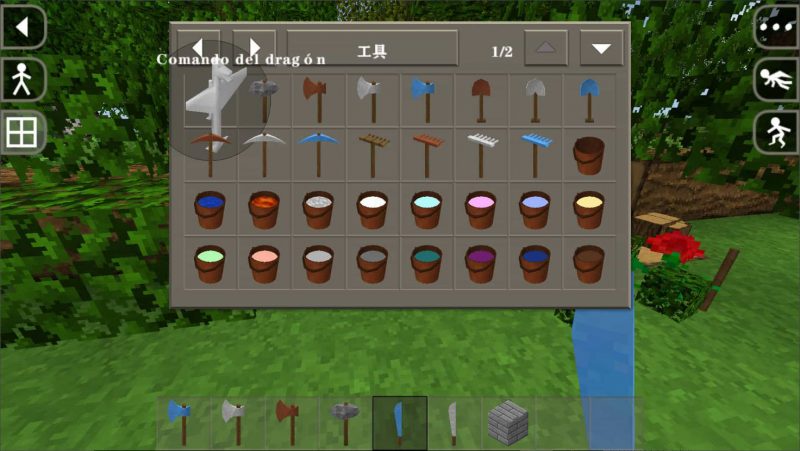Screen dimensions: 800x451
Task: Go to previous category with left arrow
Action: (x=199, y=48)
